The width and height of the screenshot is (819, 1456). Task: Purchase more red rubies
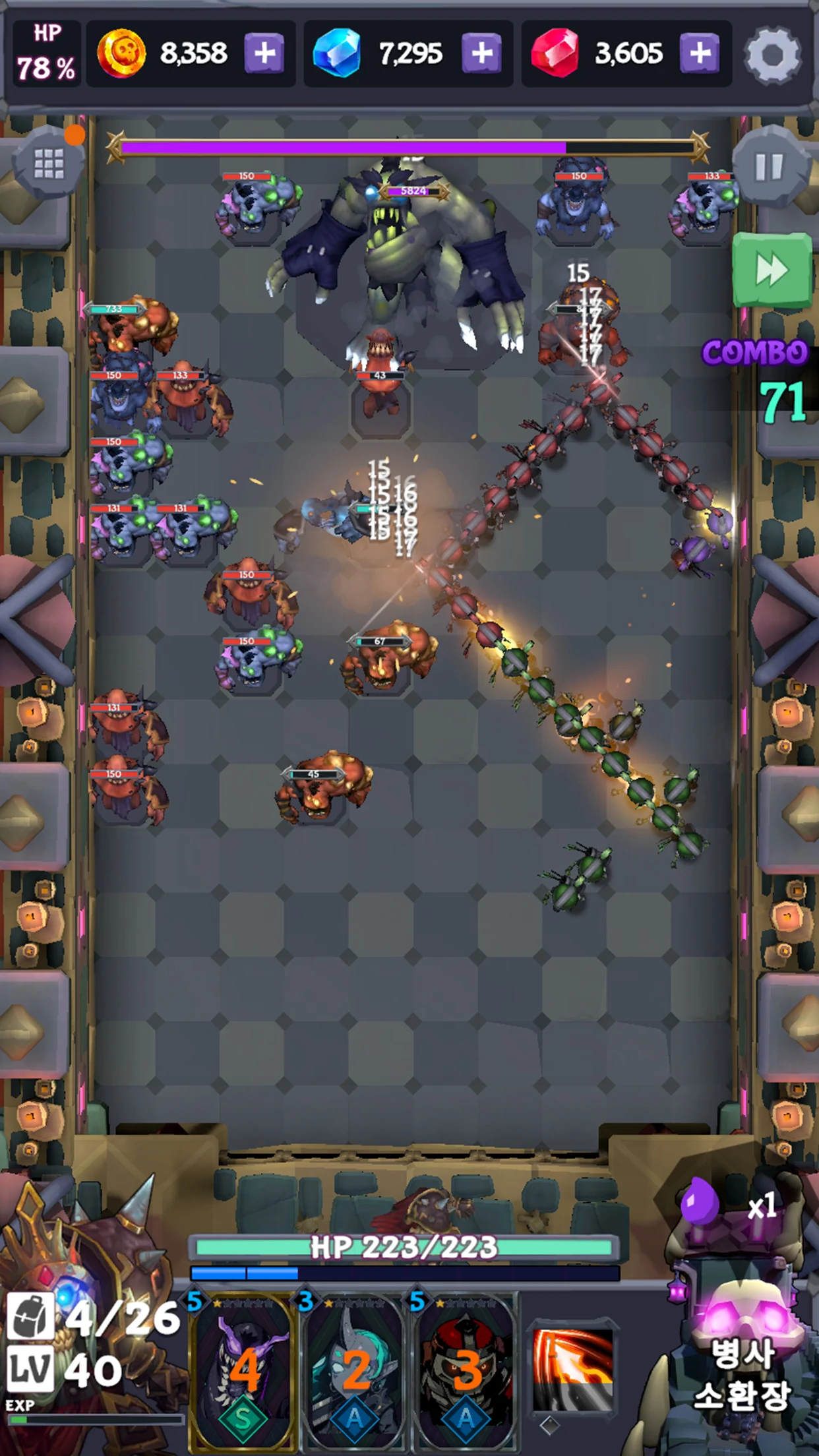[700, 53]
